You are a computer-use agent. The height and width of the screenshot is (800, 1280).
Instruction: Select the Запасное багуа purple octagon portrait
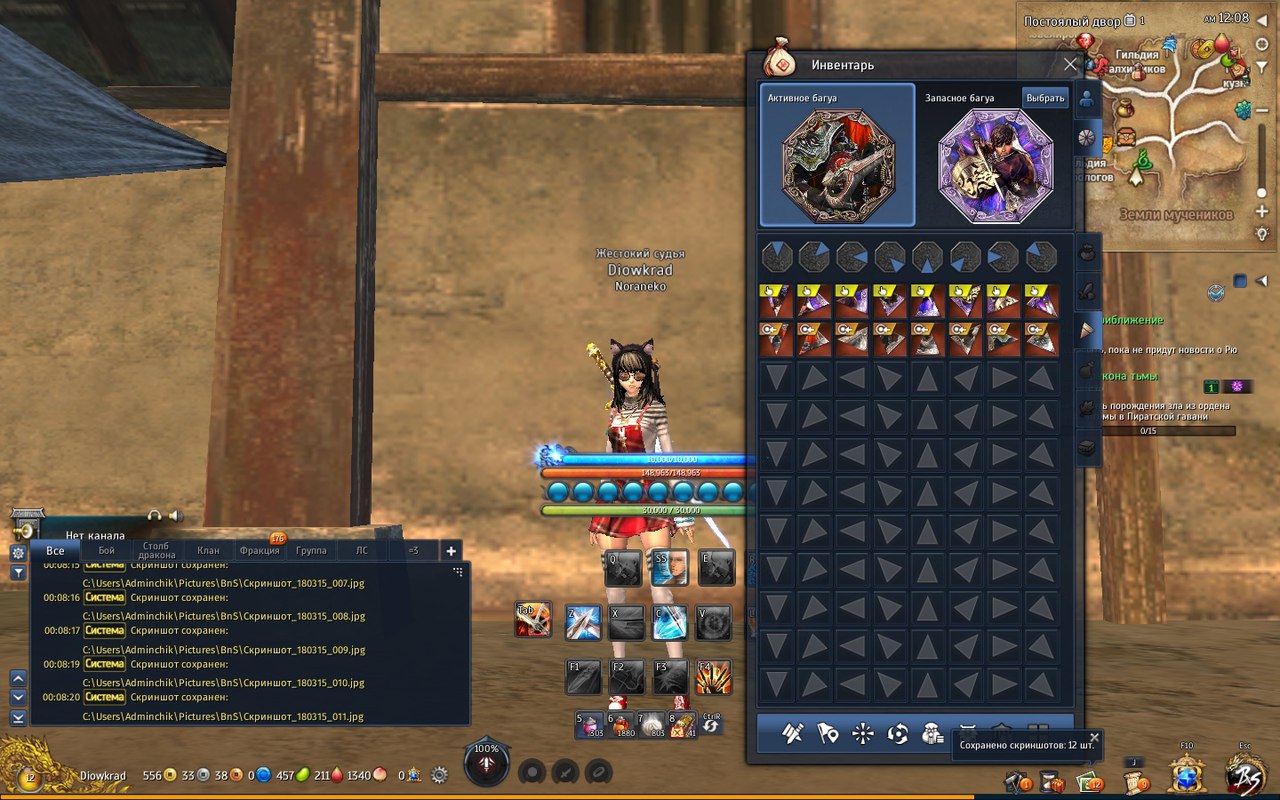pos(995,165)
